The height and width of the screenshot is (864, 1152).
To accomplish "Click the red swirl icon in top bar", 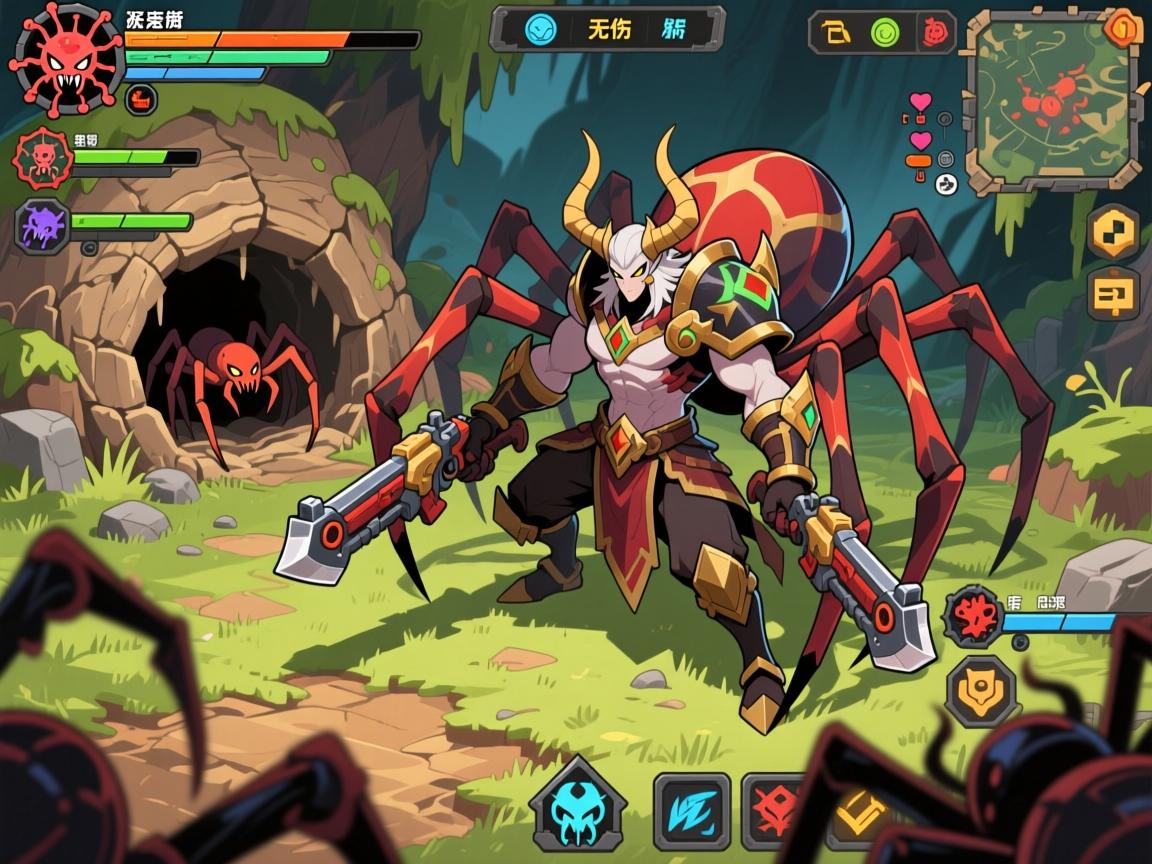I will pos(934,33).
